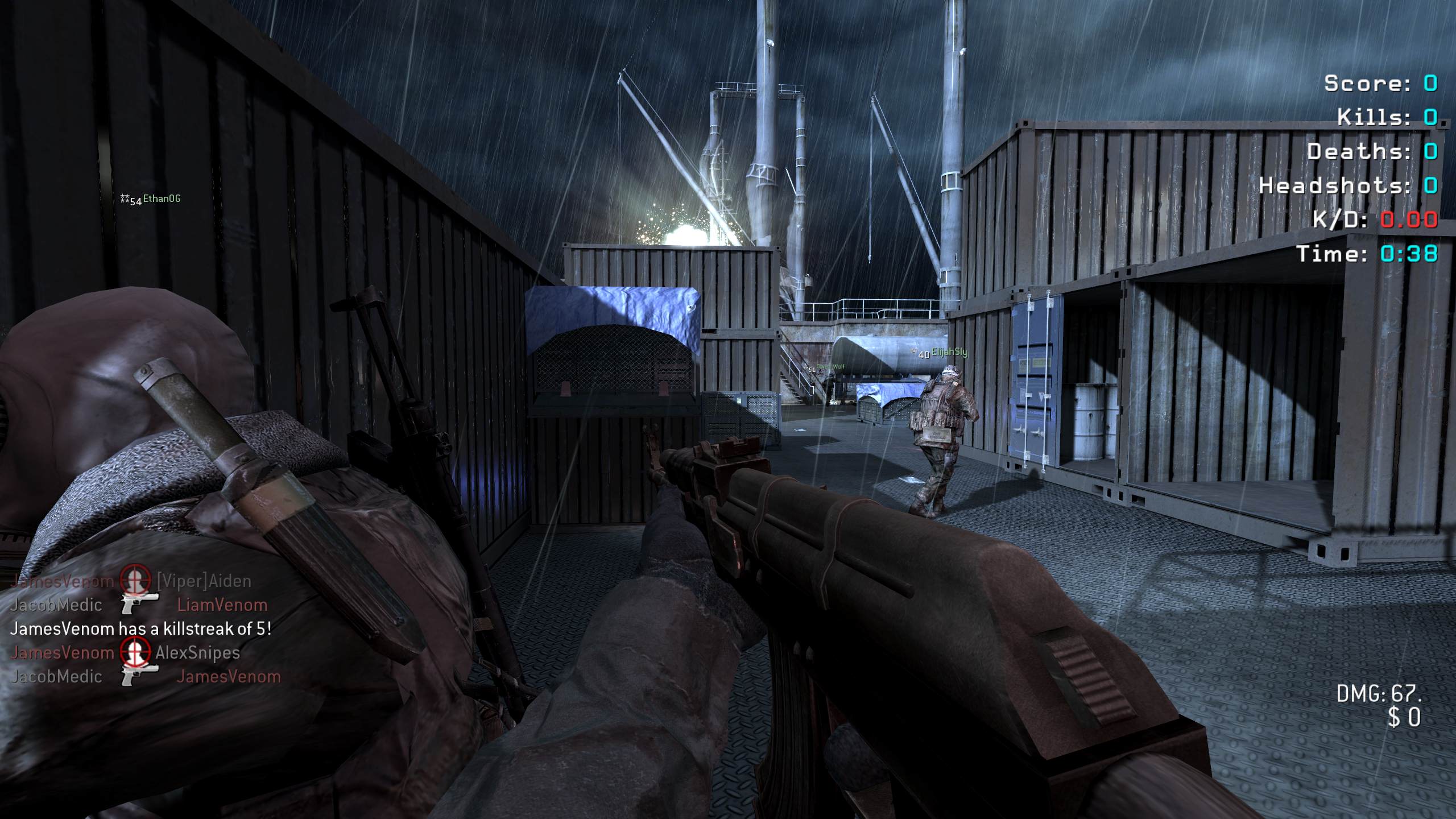Select JamesVenom's killstreak of 5 message

point(140,628)
